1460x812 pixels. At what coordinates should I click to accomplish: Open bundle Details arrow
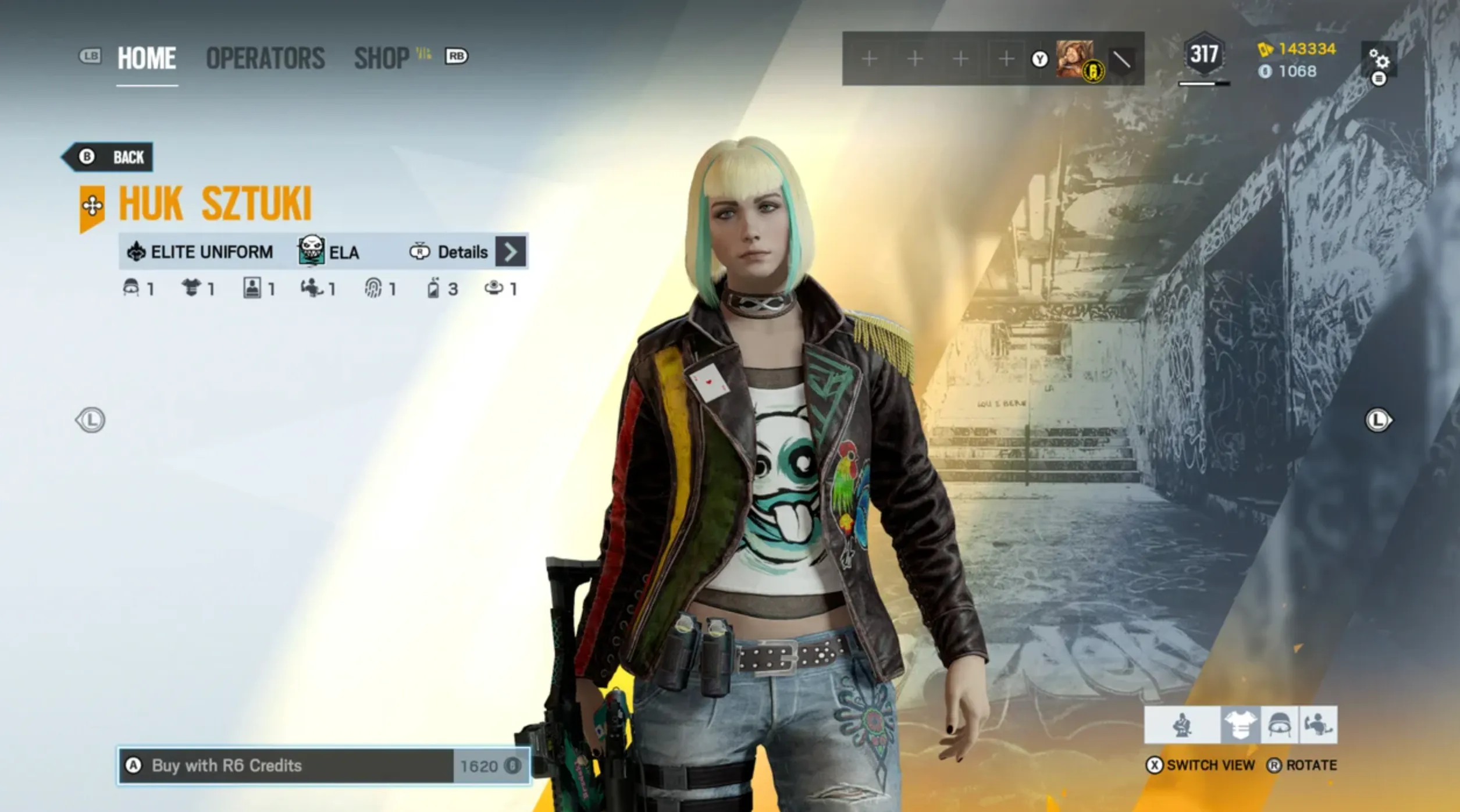click(511, 252)
